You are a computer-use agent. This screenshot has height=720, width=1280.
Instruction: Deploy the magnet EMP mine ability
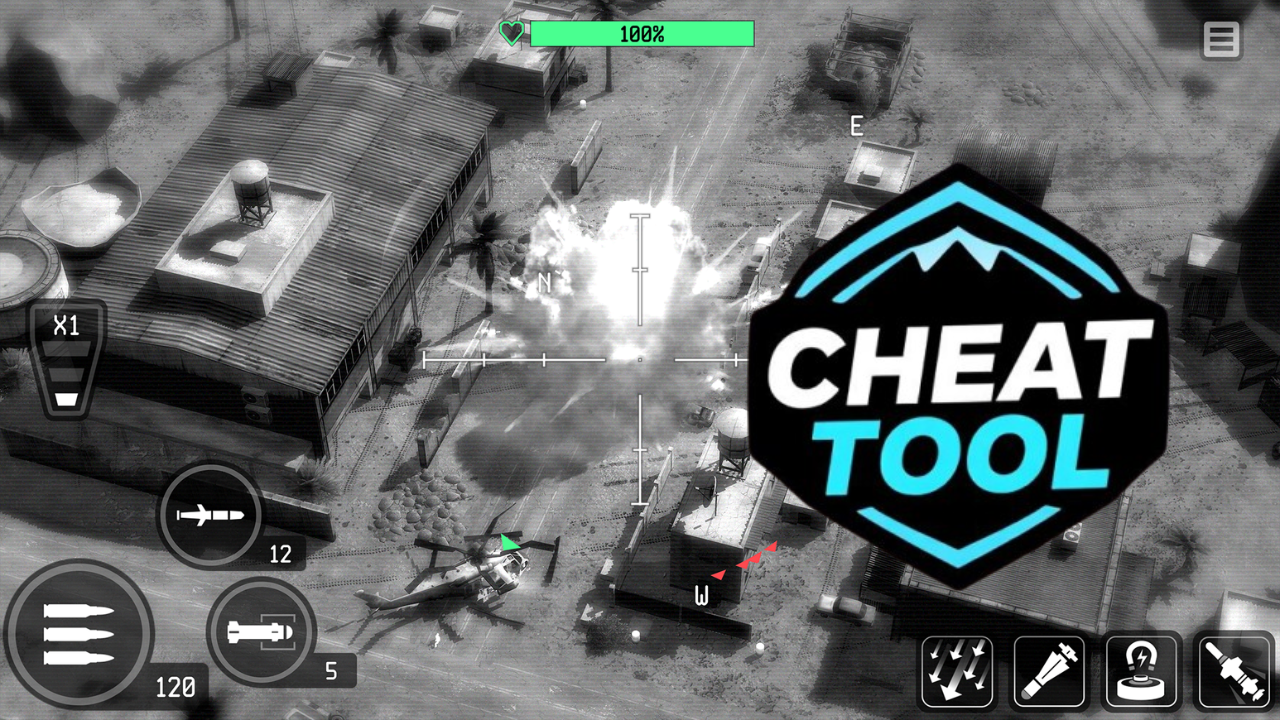click(x=1142, y=671)
